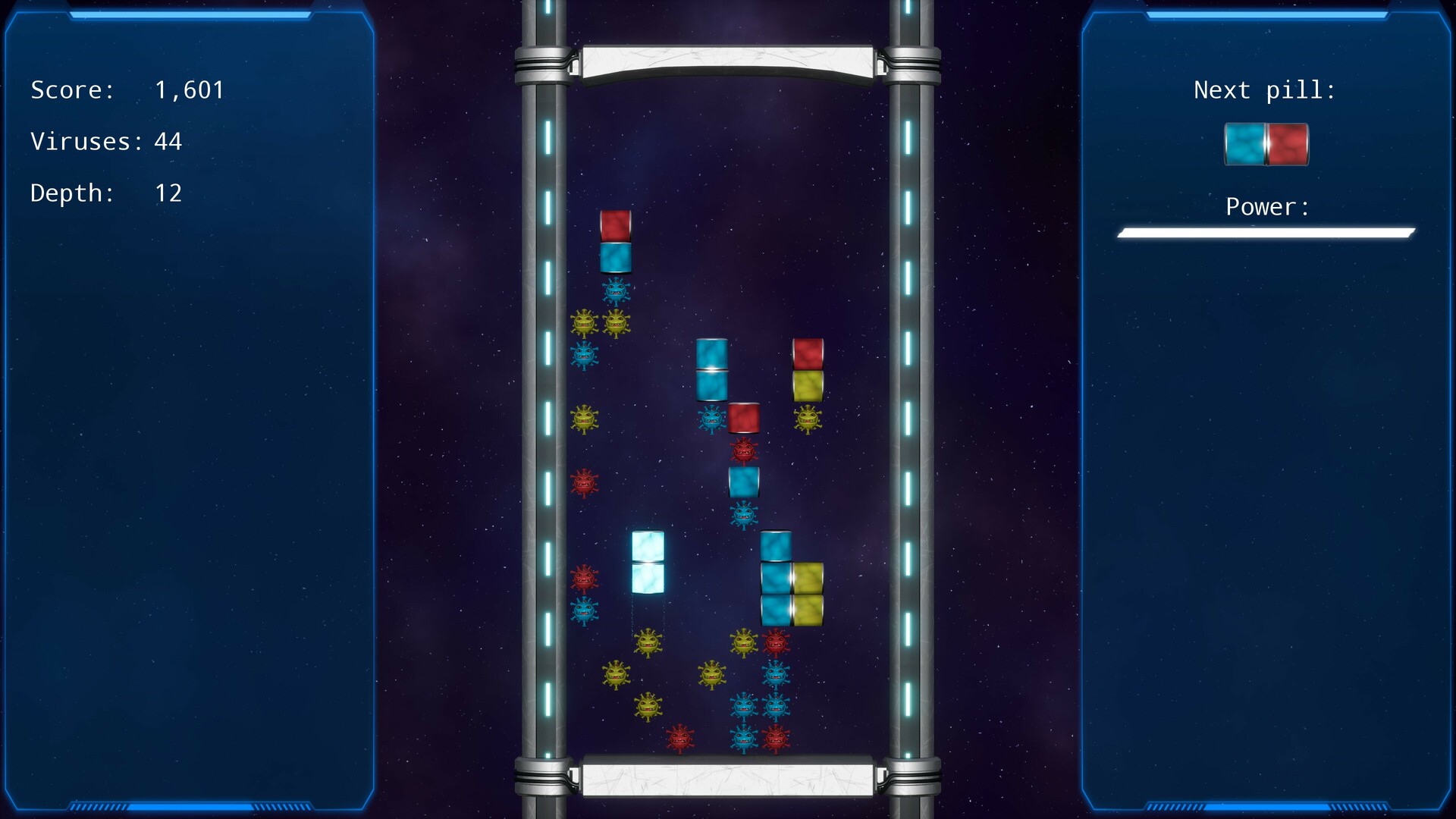This screenshot has height=819, width=1456.
Task: Select the red block atop the blue block top-left
Action: point(616,227)
